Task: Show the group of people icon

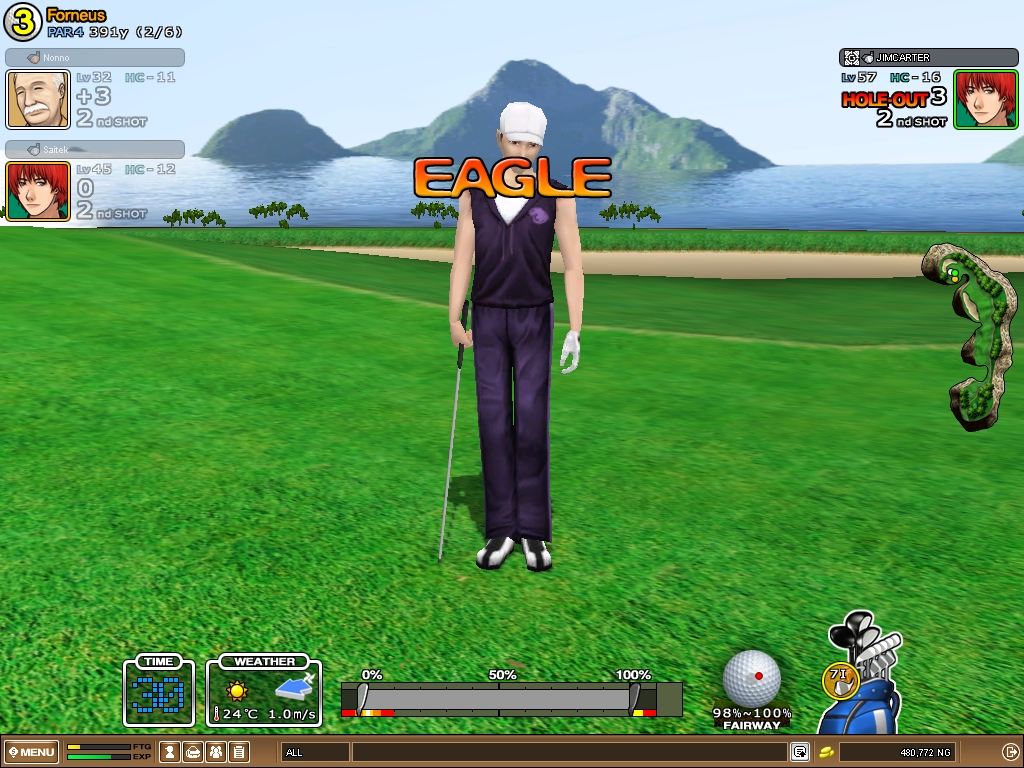Action: [216, 752]
